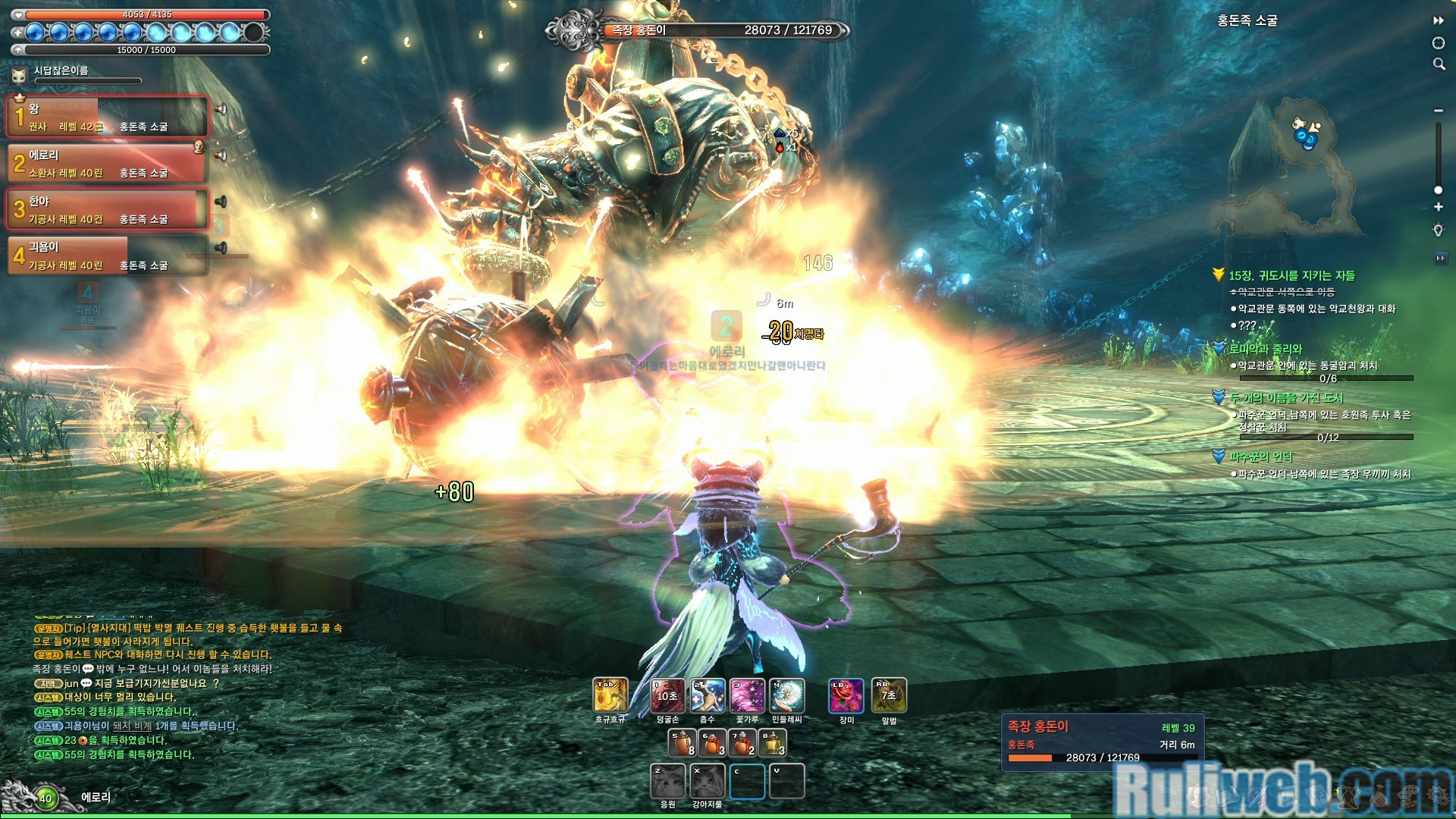Screen dimensions: 1456x819
Task: Open the 15장 귀도시를 지키는 자들 quest entry
Action: pyautogui.click(x=1291, y=276)
